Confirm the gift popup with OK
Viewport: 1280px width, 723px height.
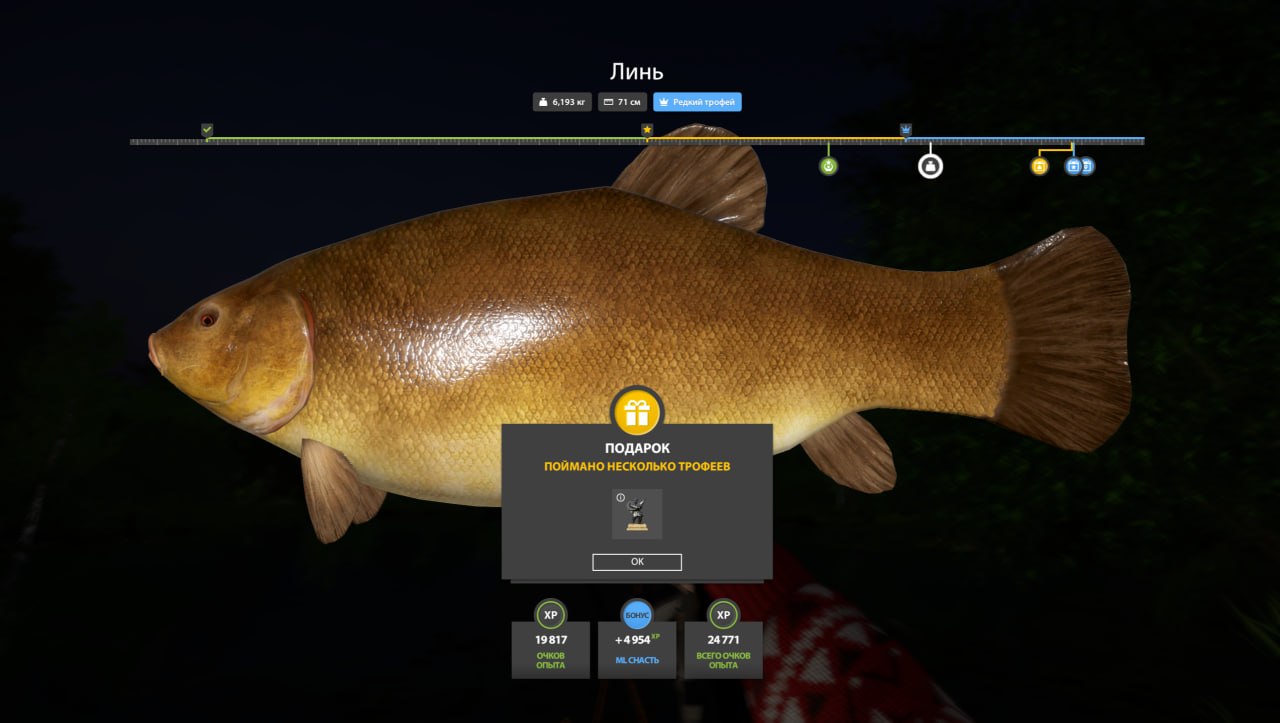coord(637,562)
